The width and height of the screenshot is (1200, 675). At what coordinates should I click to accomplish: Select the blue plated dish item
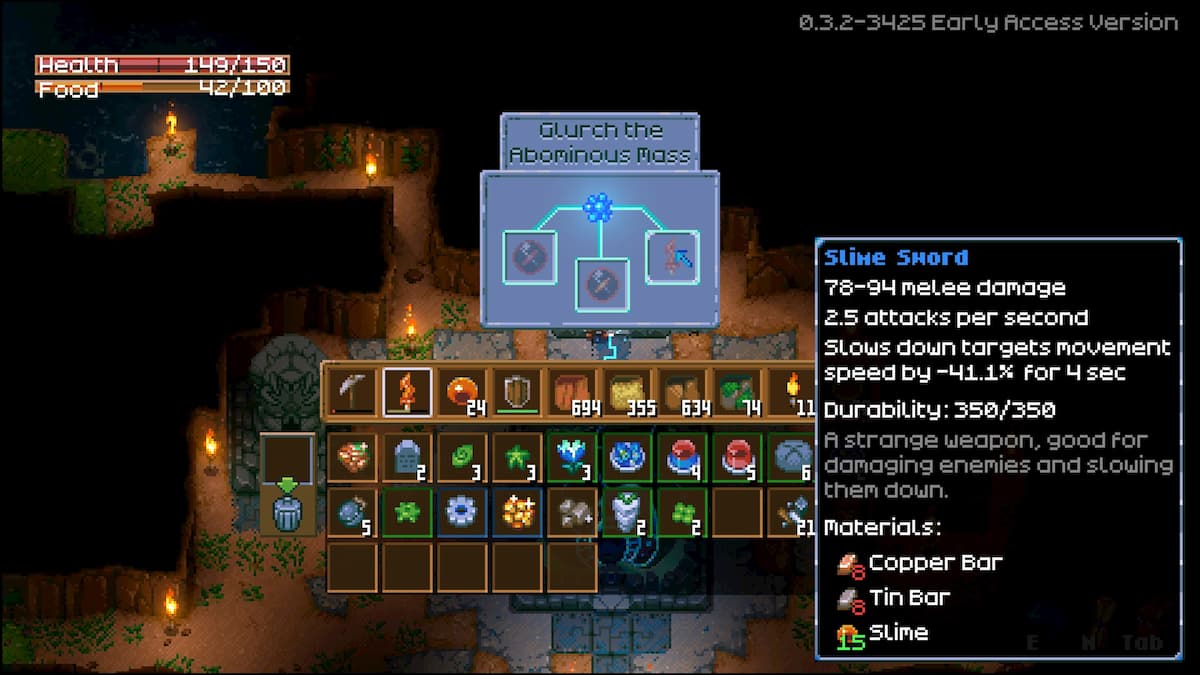coord(627,457)
